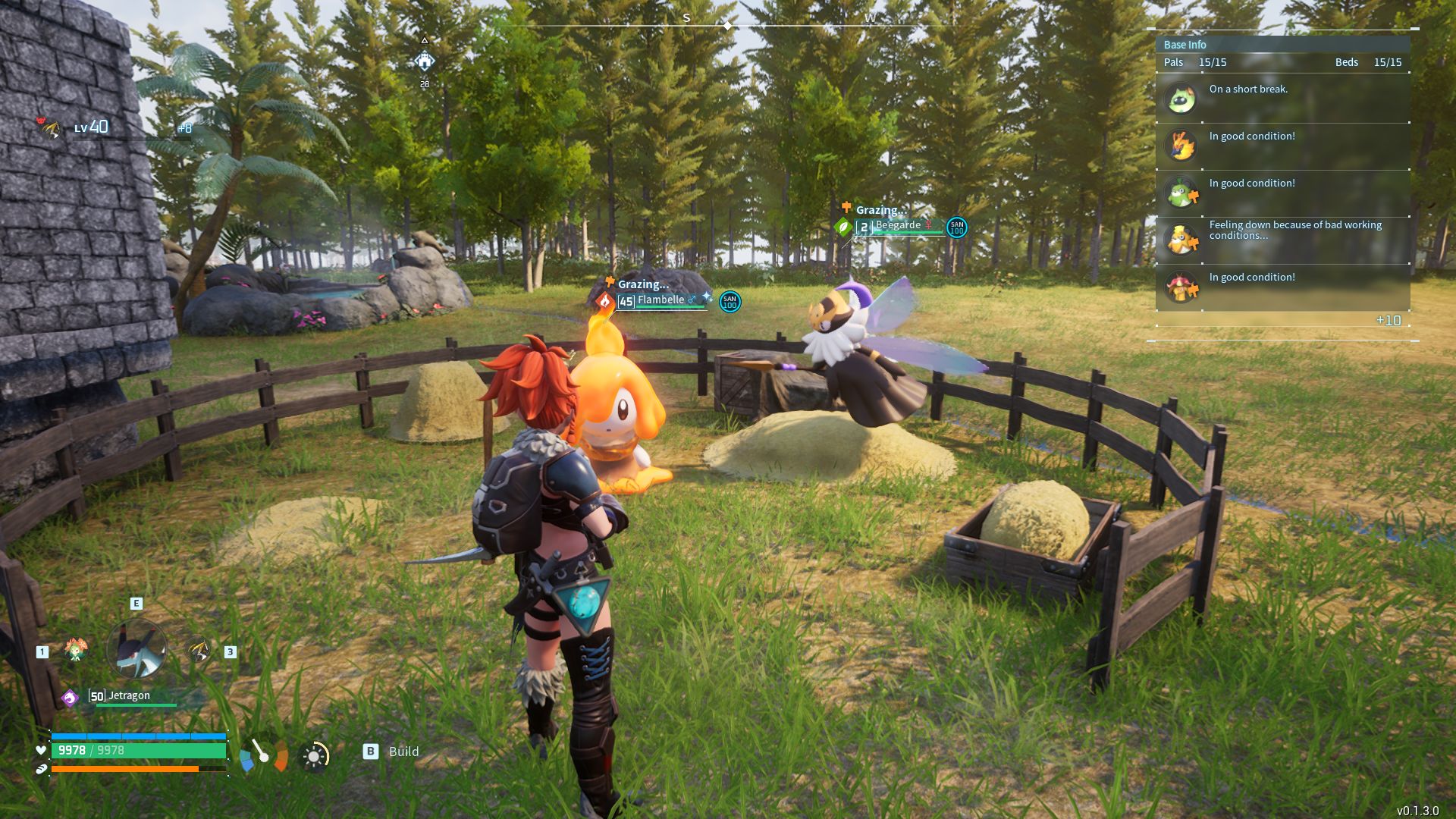Click the heart icon beside the health bar
The height and width of the screenshot is (819, 1456).
tap(40, 749)
